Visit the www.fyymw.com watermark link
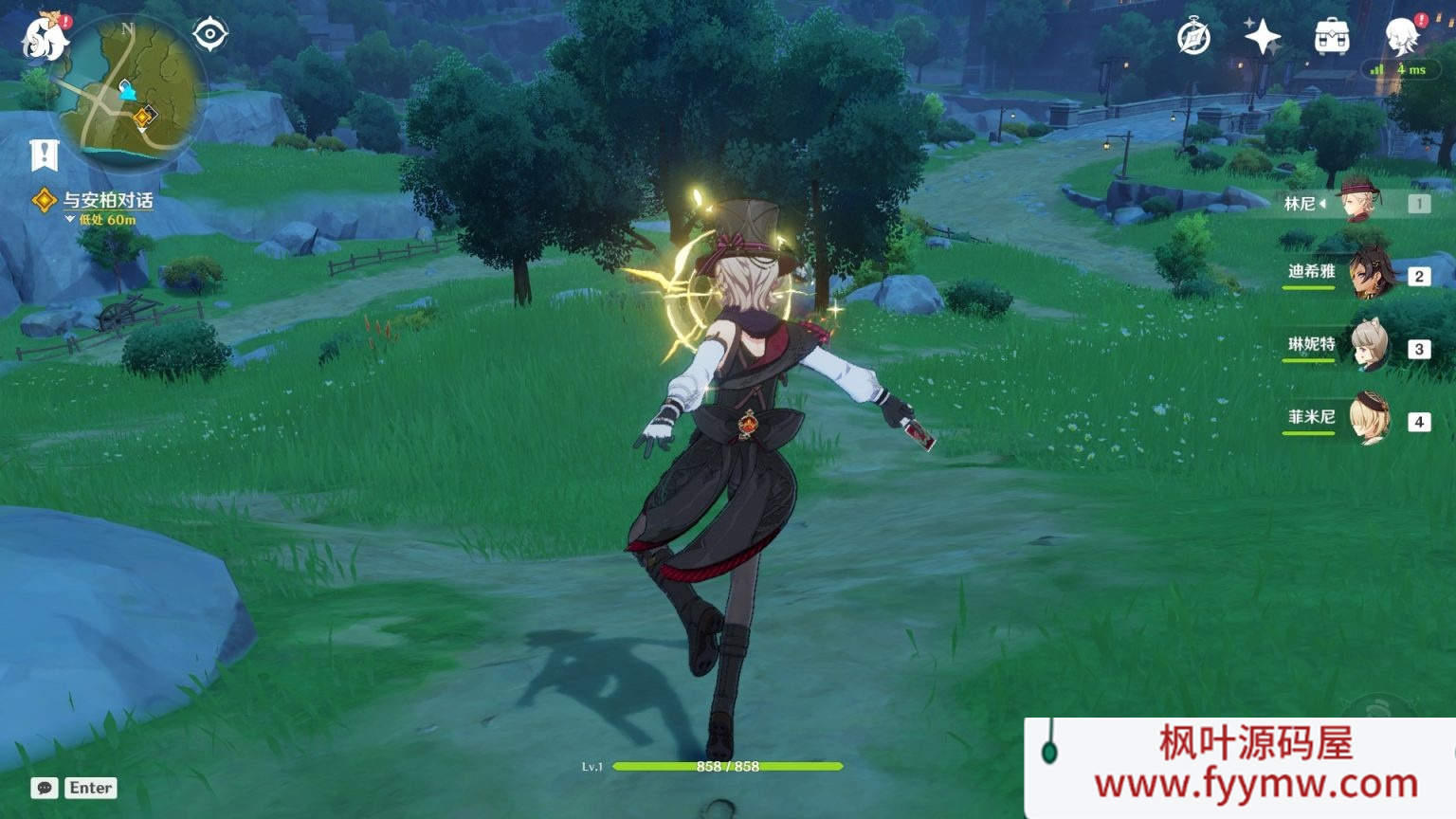The image size is (1456, 819). [1255, 784]
